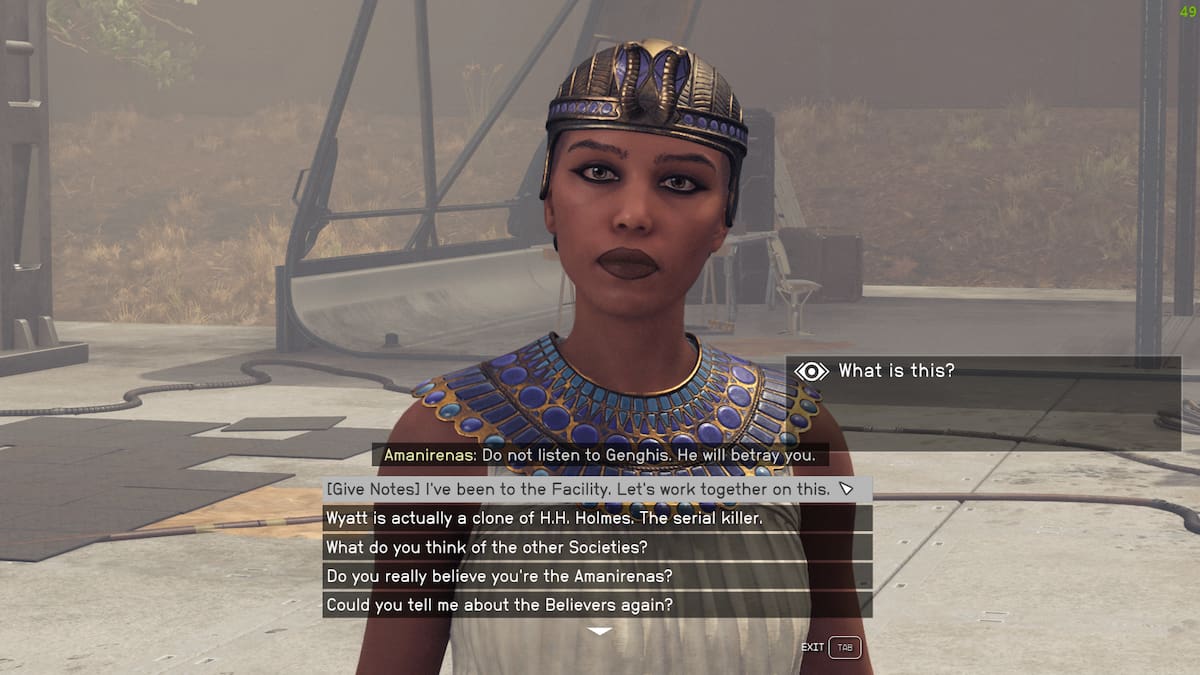The height and width of the screenshot is (675, 1200).
Task: Select the "What is this?" inspect prompt
Action: click(895, 371)
